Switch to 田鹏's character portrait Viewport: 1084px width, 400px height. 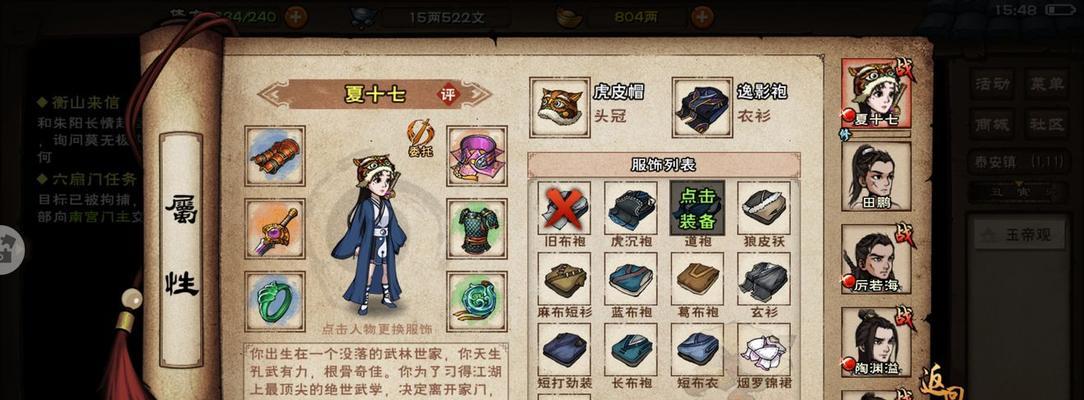pos(876,176)
